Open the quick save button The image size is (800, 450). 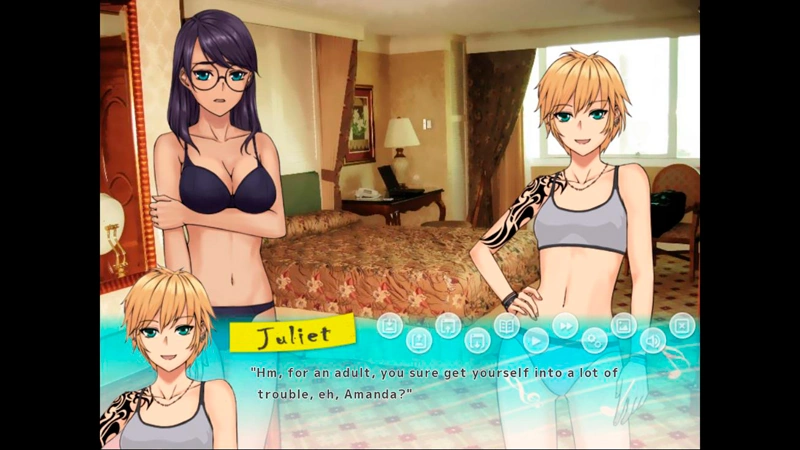[x=448, y=325]
